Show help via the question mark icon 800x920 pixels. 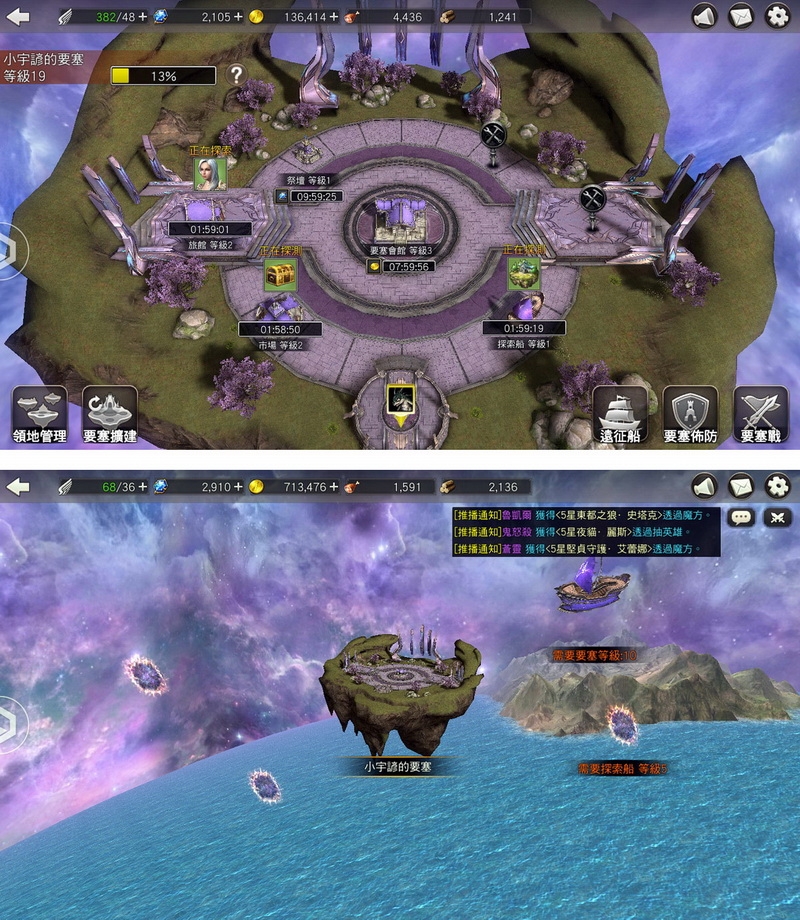point(236,74)
